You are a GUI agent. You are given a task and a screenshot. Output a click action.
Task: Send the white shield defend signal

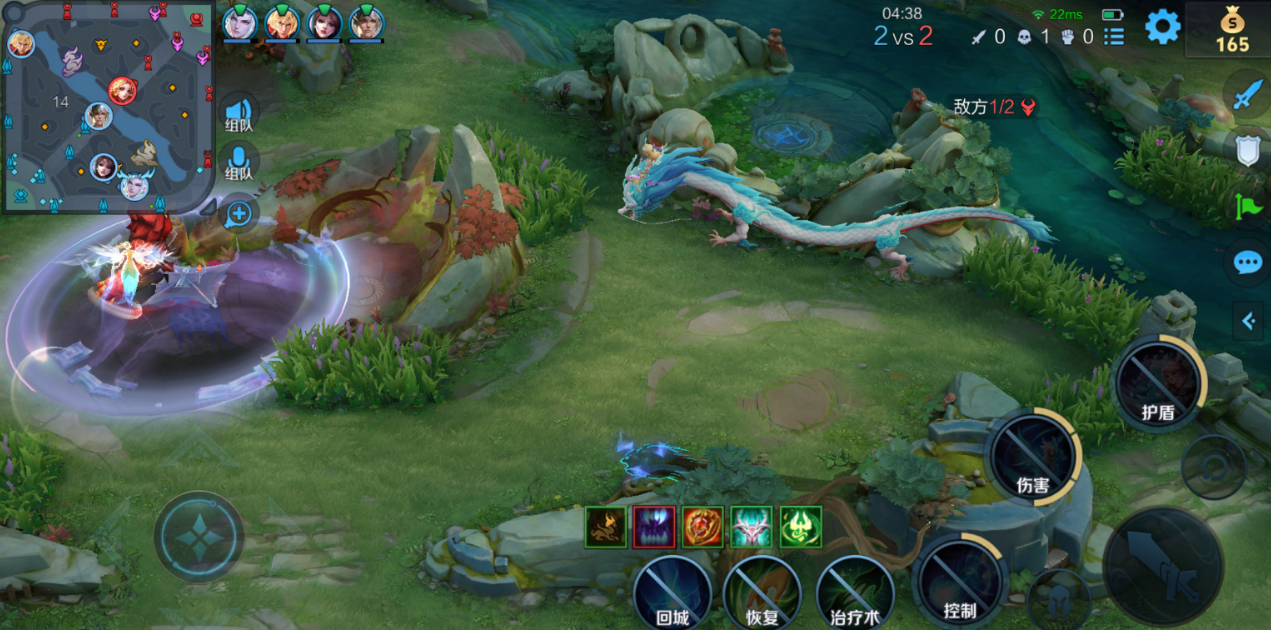point(1247,151)
